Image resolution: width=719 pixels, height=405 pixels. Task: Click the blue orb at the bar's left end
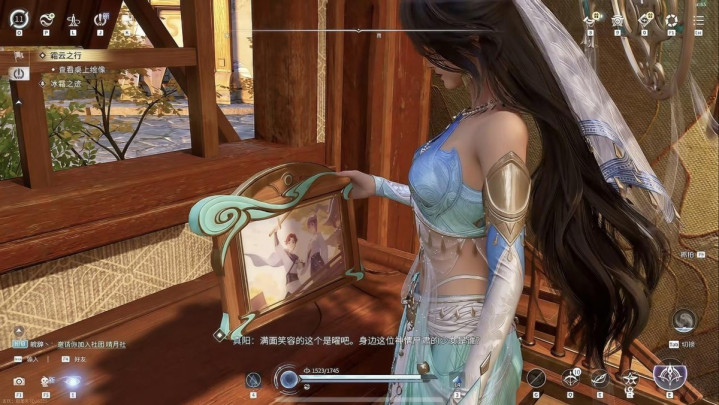tap(289, 380)
